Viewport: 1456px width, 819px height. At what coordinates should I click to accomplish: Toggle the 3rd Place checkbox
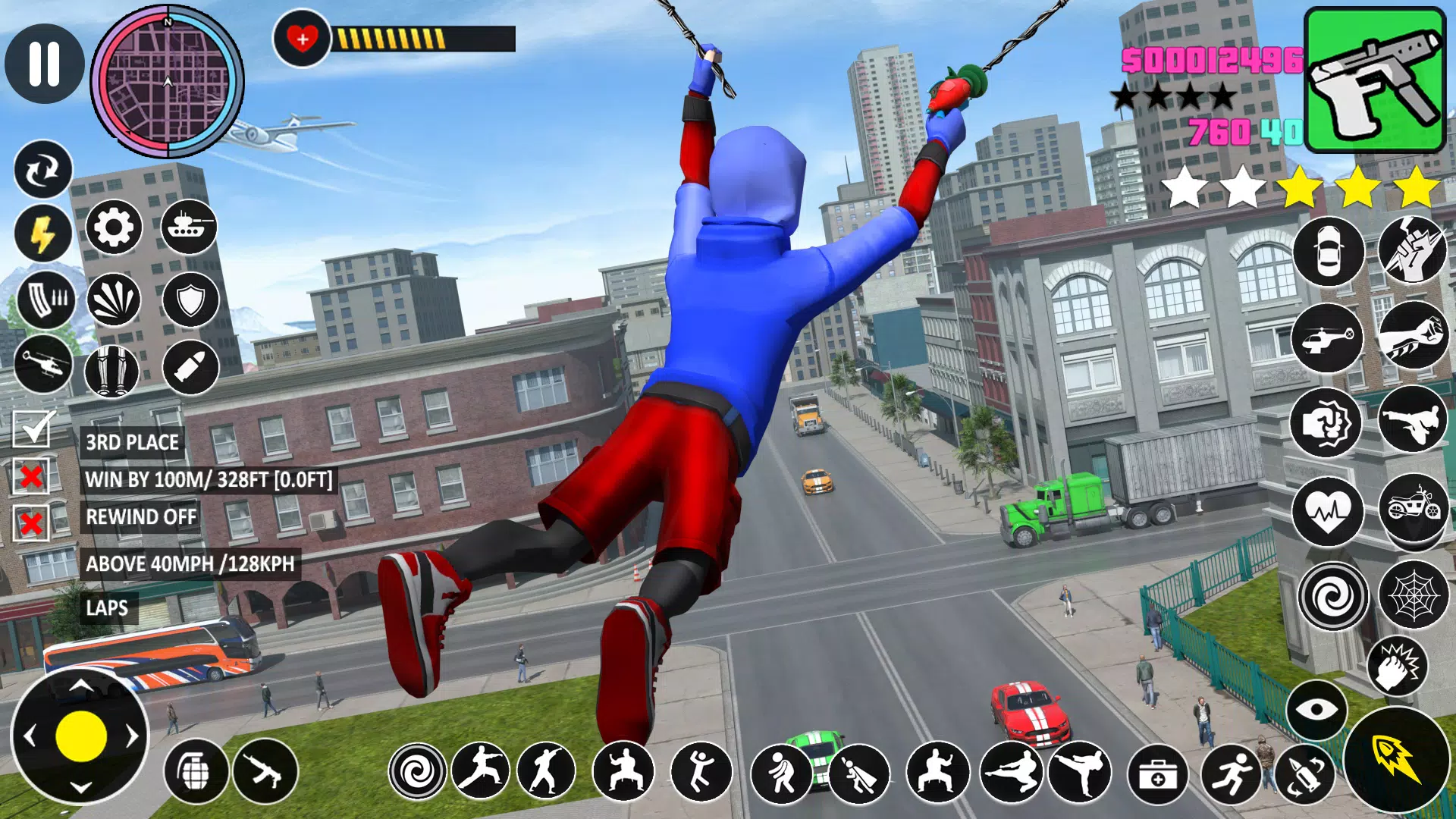click(x=32, y=429)
